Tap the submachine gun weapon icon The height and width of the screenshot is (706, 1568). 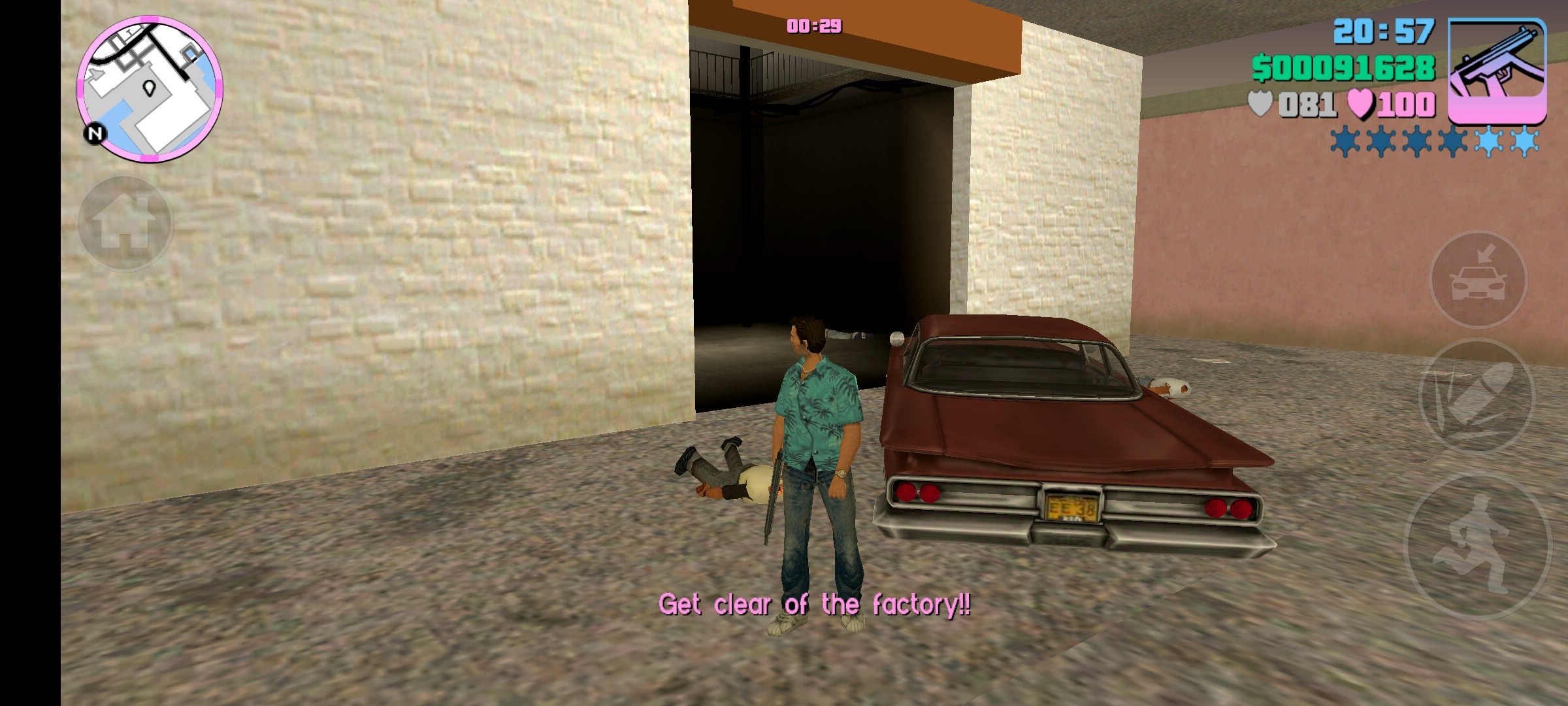(1497, 71)
